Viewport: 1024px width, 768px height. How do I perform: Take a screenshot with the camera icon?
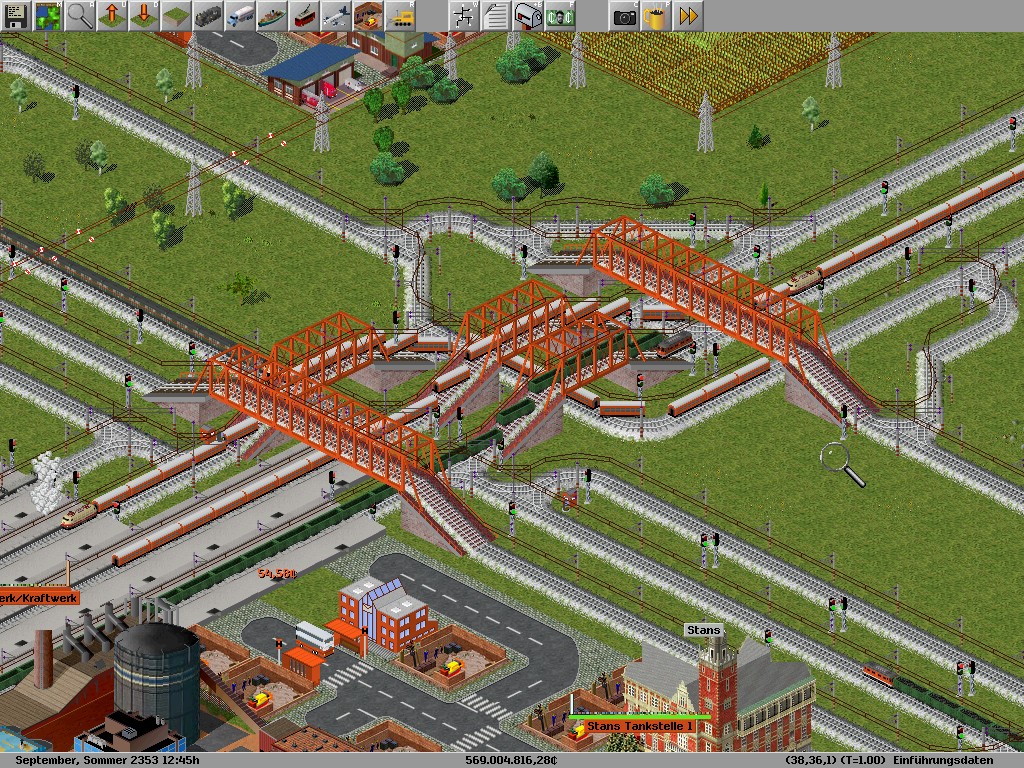pos(624,16)
